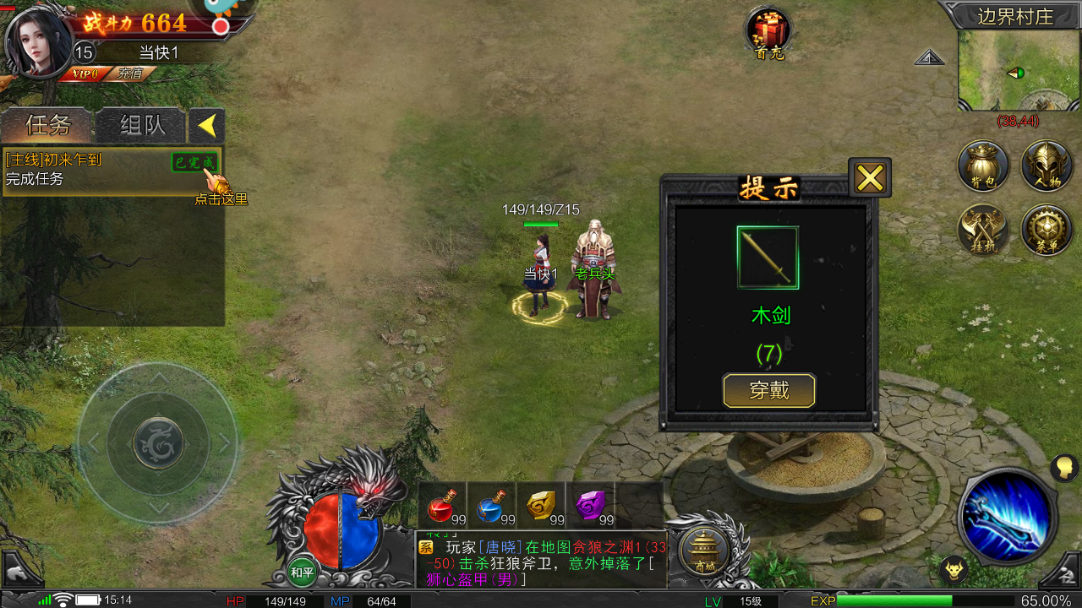The width and height of the screenshot is (1082, 608).
Task: Toggle 挂机 auto-battle mode
Action: pos(982,230)
